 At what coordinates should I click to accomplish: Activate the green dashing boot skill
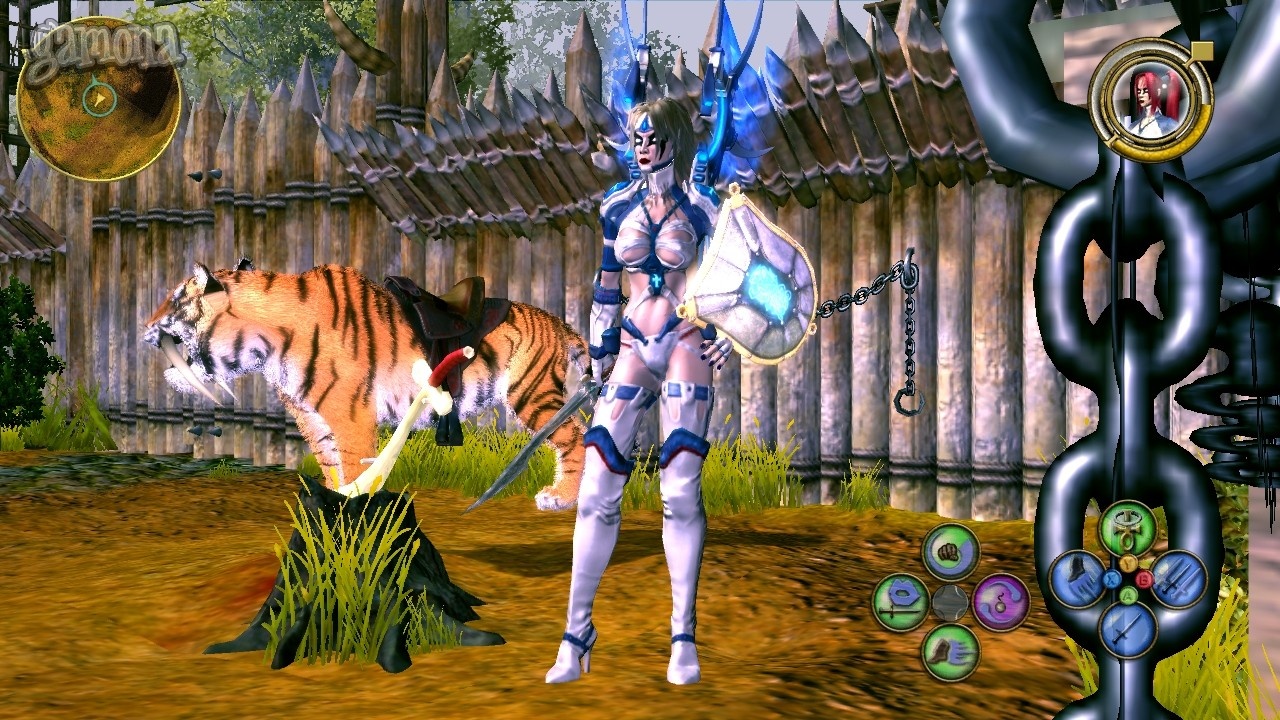point(950,653)
